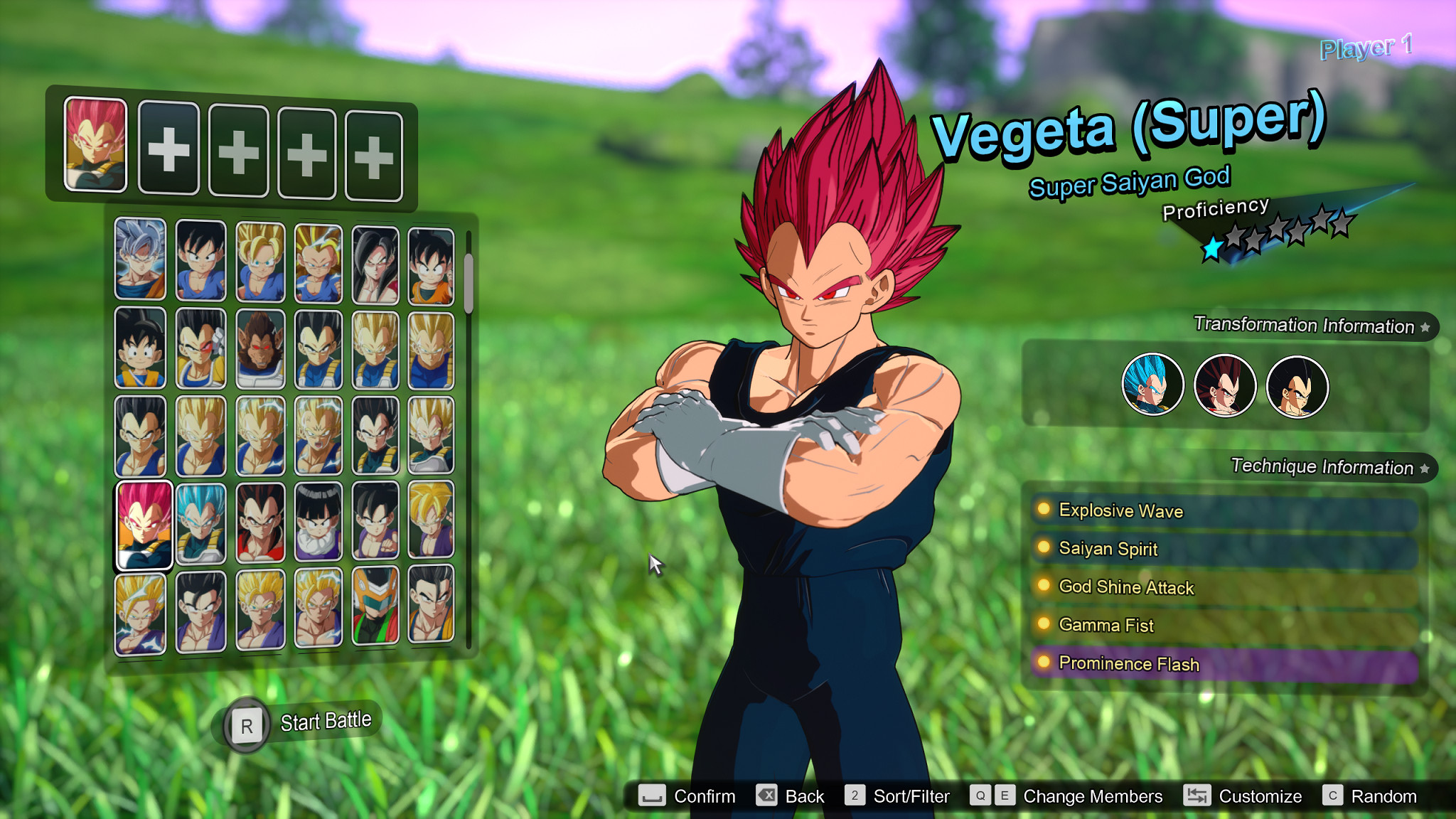The height and width of the screenshot is (819, 1456).
Task: View the base black-haired Vegeta transformation icon
Action: click(x=1297, y=387)
